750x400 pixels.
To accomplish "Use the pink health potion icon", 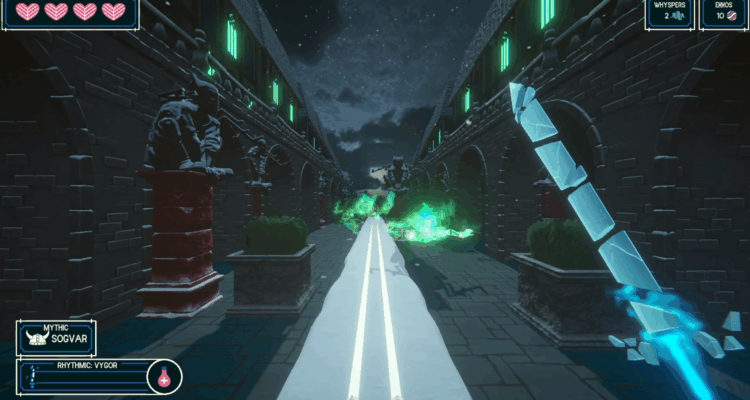I will point(163,377).
